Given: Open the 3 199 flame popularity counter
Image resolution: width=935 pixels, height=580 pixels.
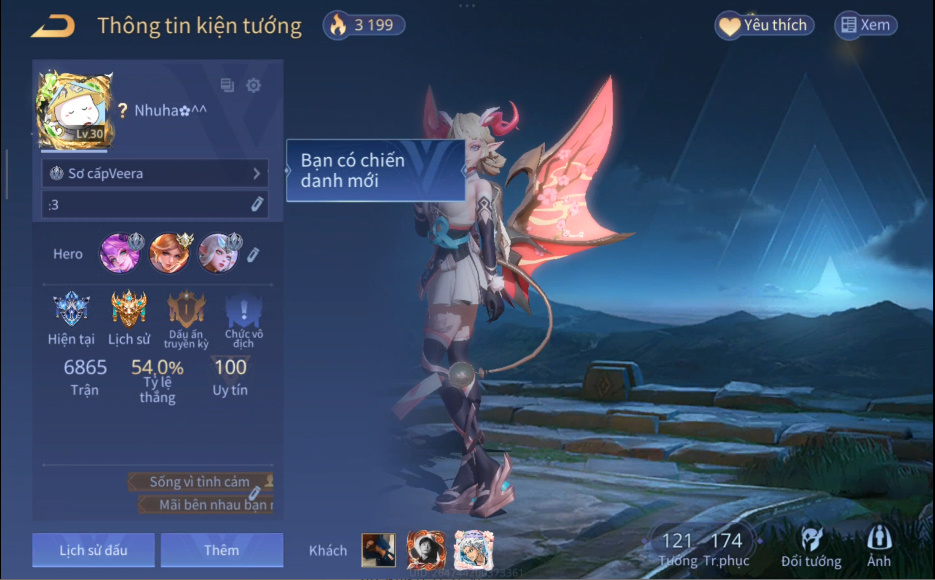Looking at the screenshot, I should tap(362, 26).
